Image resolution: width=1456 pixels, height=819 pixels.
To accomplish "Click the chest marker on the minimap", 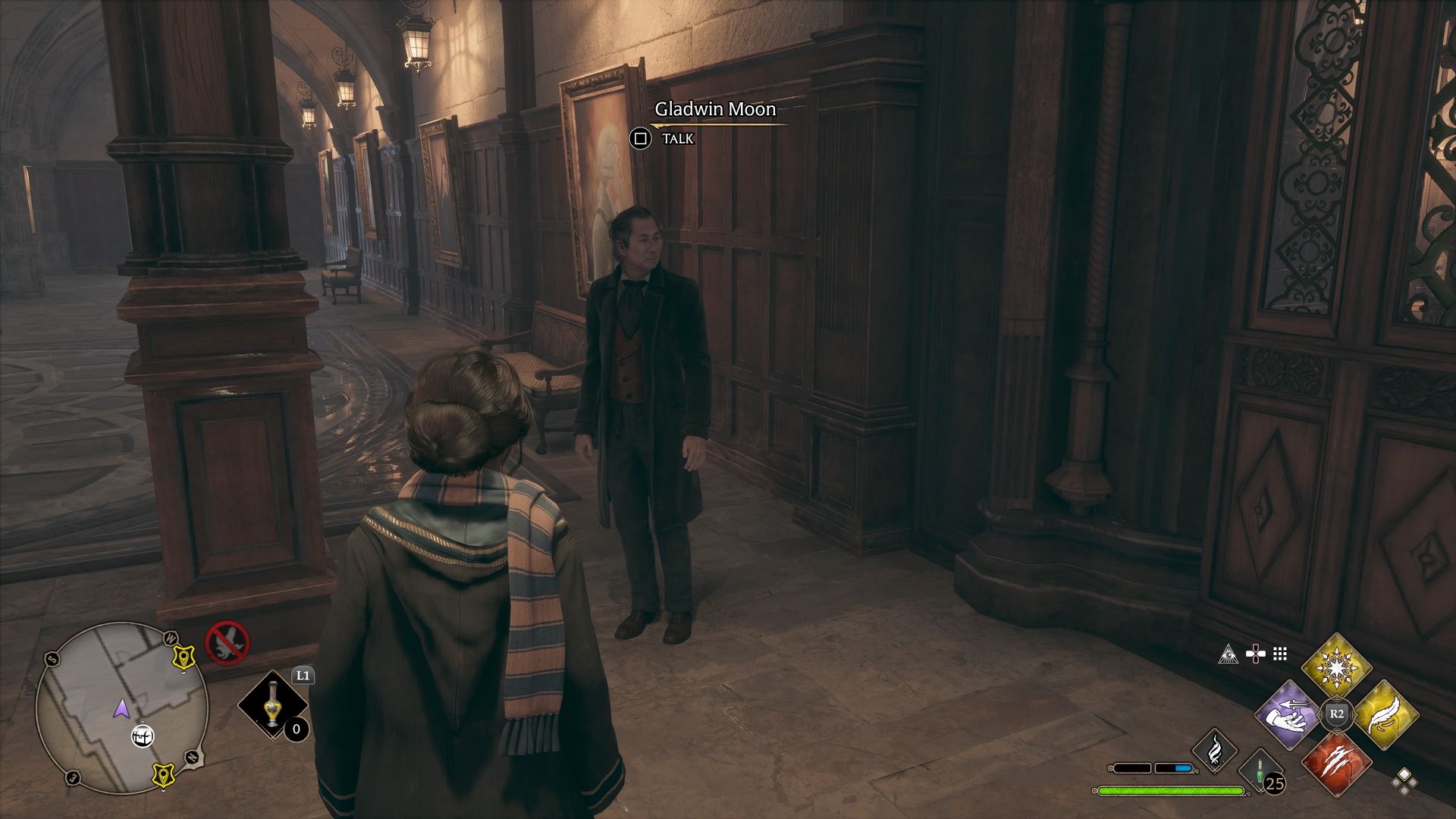I will click(x=143, y=735).
